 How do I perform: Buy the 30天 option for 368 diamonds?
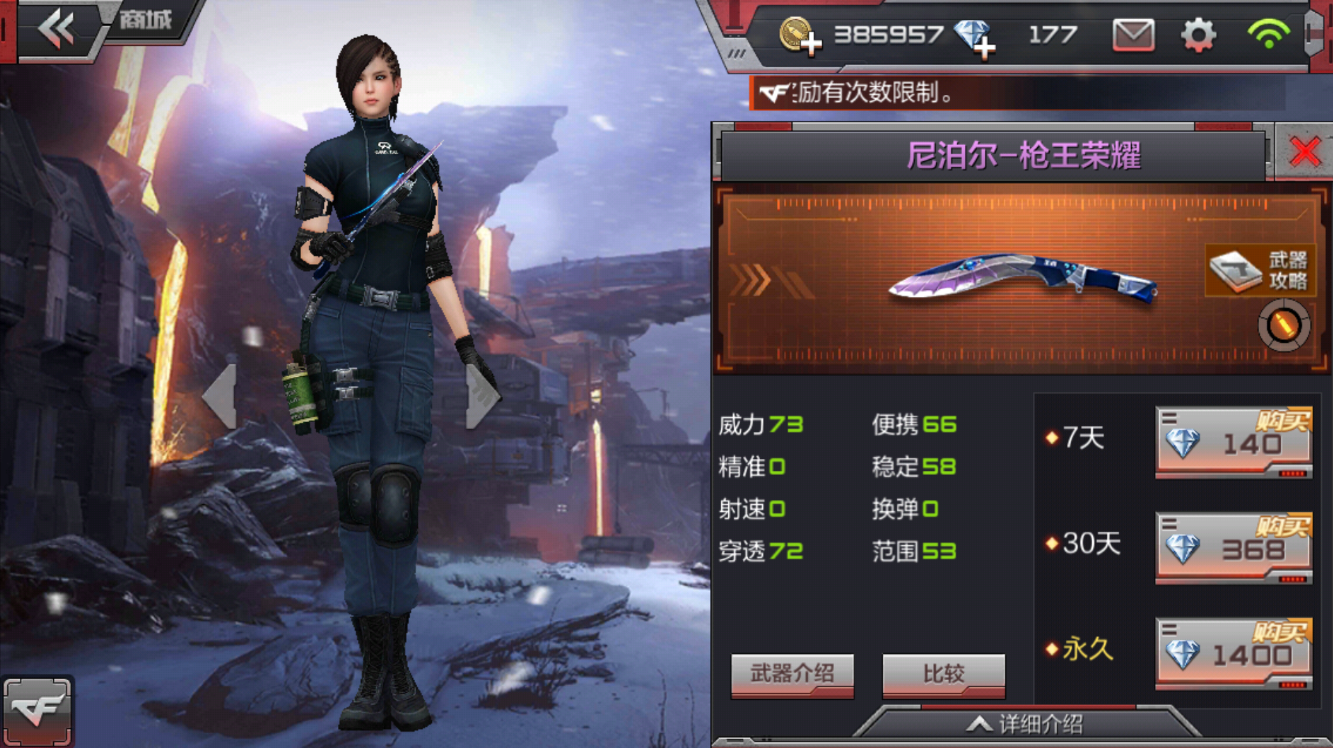[x=1233, y=548]
